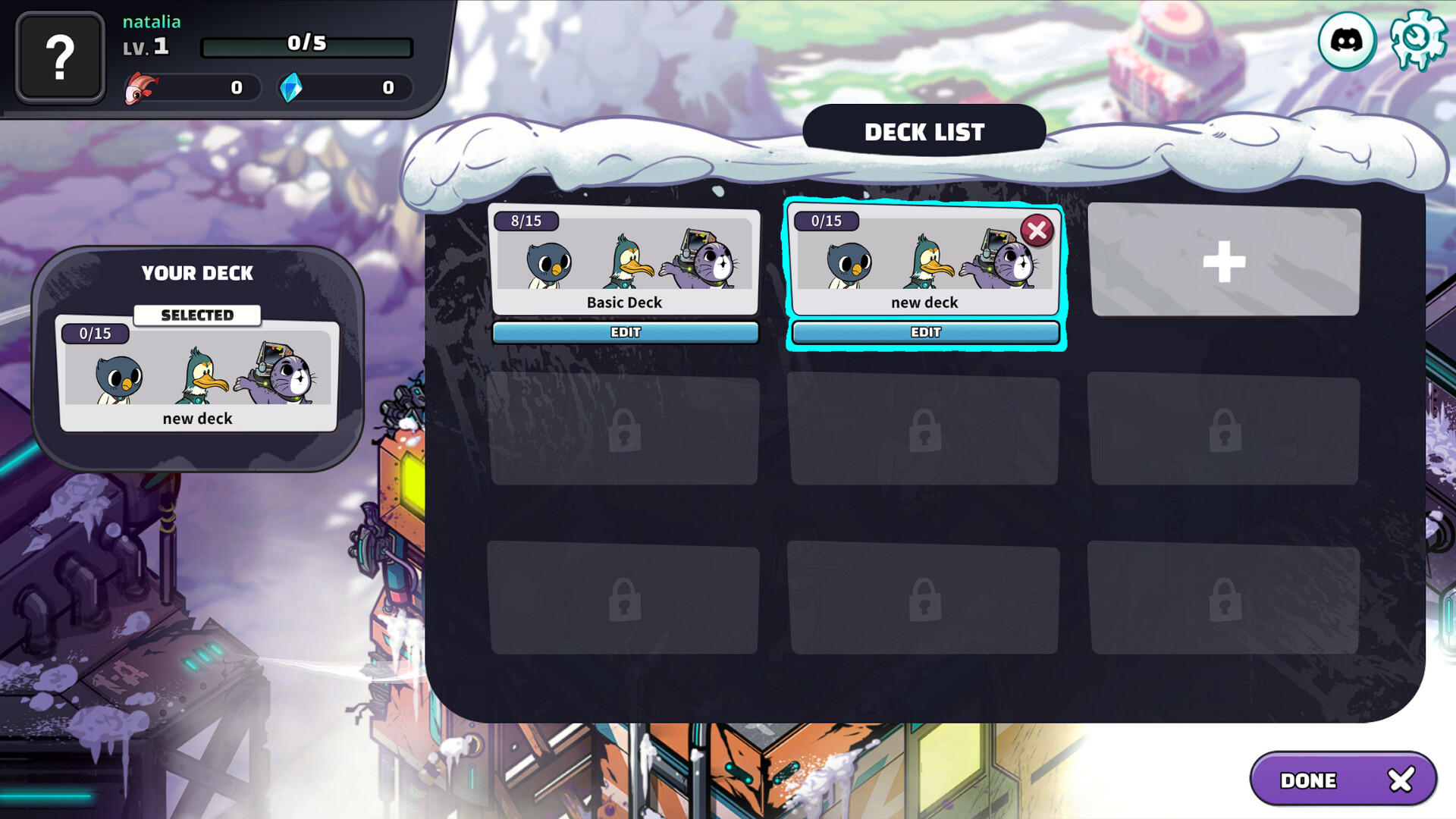The image size is (1456, 819).
Task: Edit the Basic Deck
Action: [x=625, y=332]
